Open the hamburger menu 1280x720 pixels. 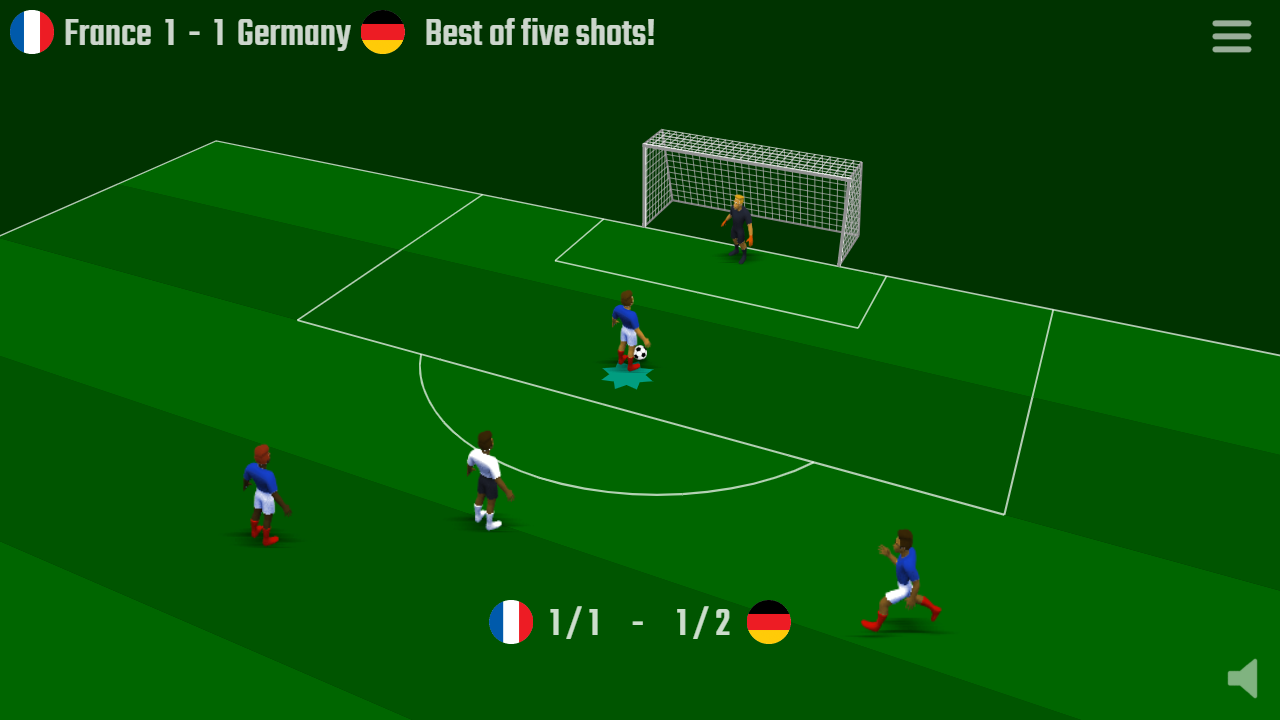tap(1231, 36)
